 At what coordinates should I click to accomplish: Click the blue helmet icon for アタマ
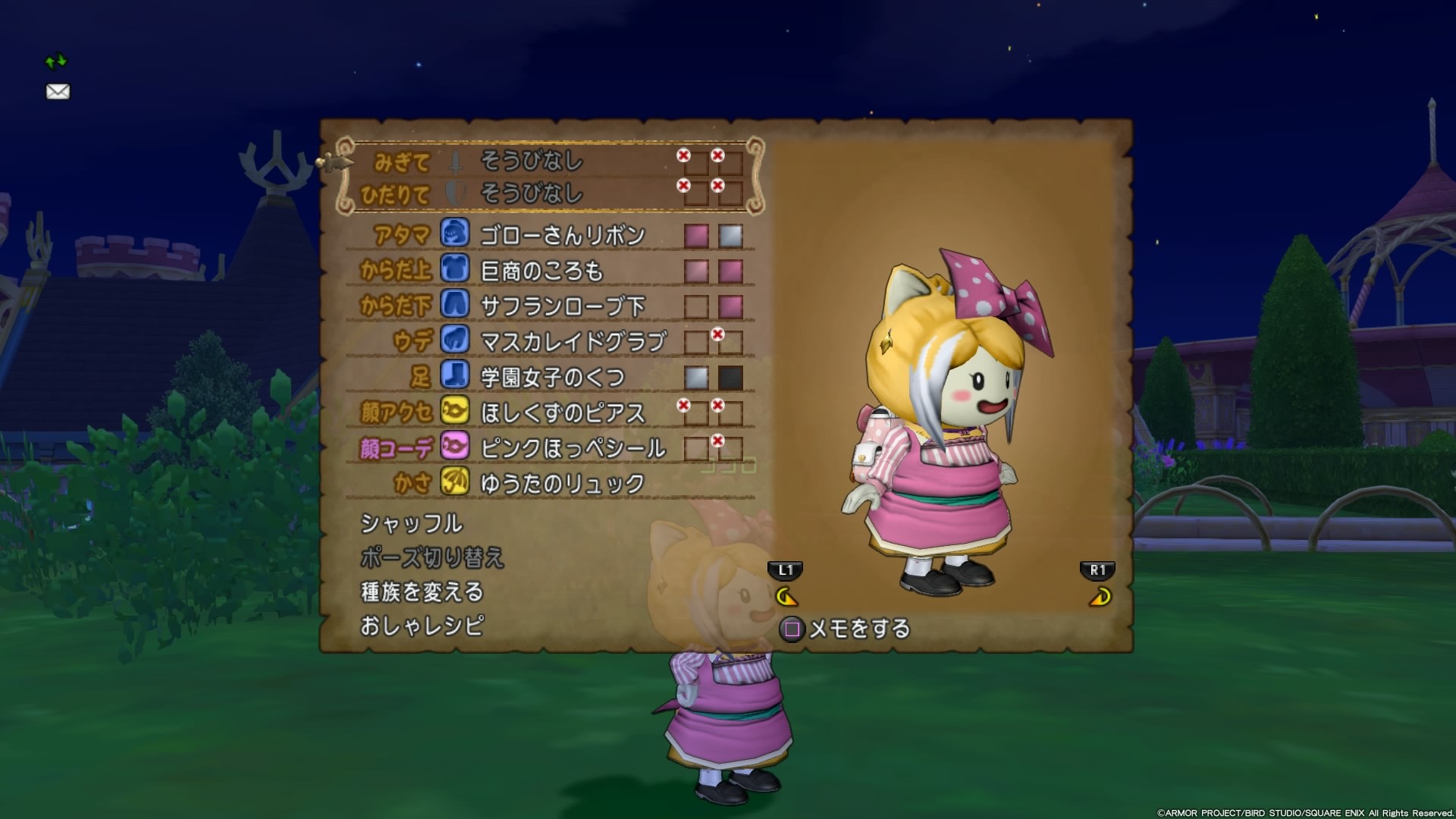(454, 236)
